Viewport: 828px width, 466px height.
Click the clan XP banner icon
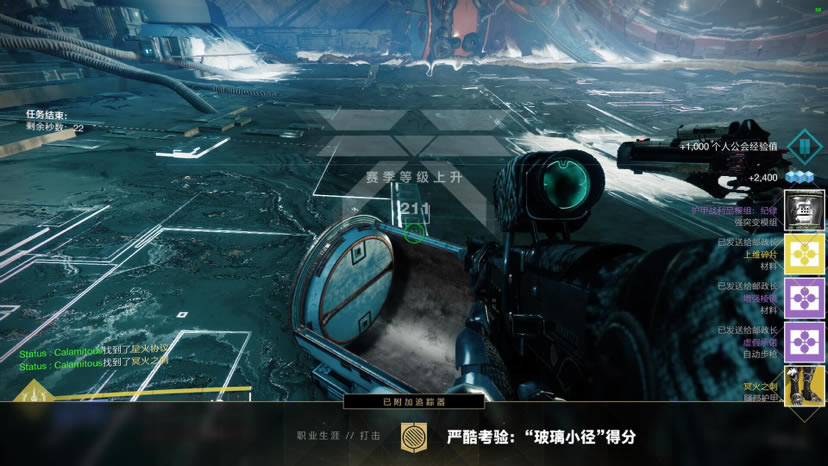(804, 147)
